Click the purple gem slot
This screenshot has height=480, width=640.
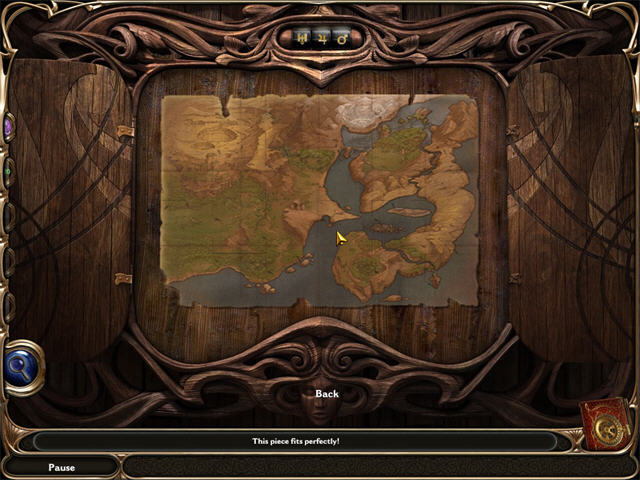pyautogui.click(x=8, y=127)
